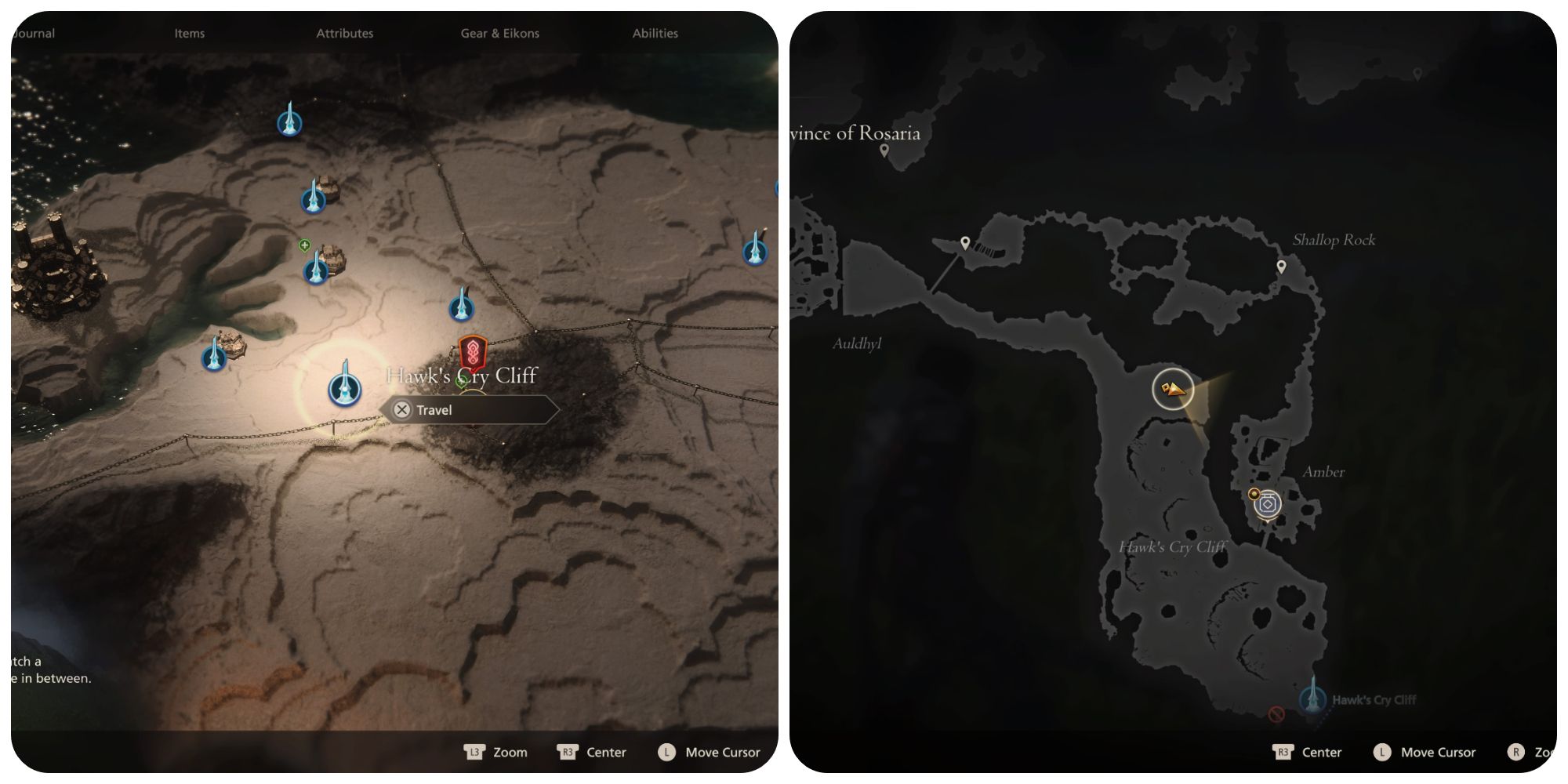
Task: Select the Items menu tab
Action: (x=188, y=33)
